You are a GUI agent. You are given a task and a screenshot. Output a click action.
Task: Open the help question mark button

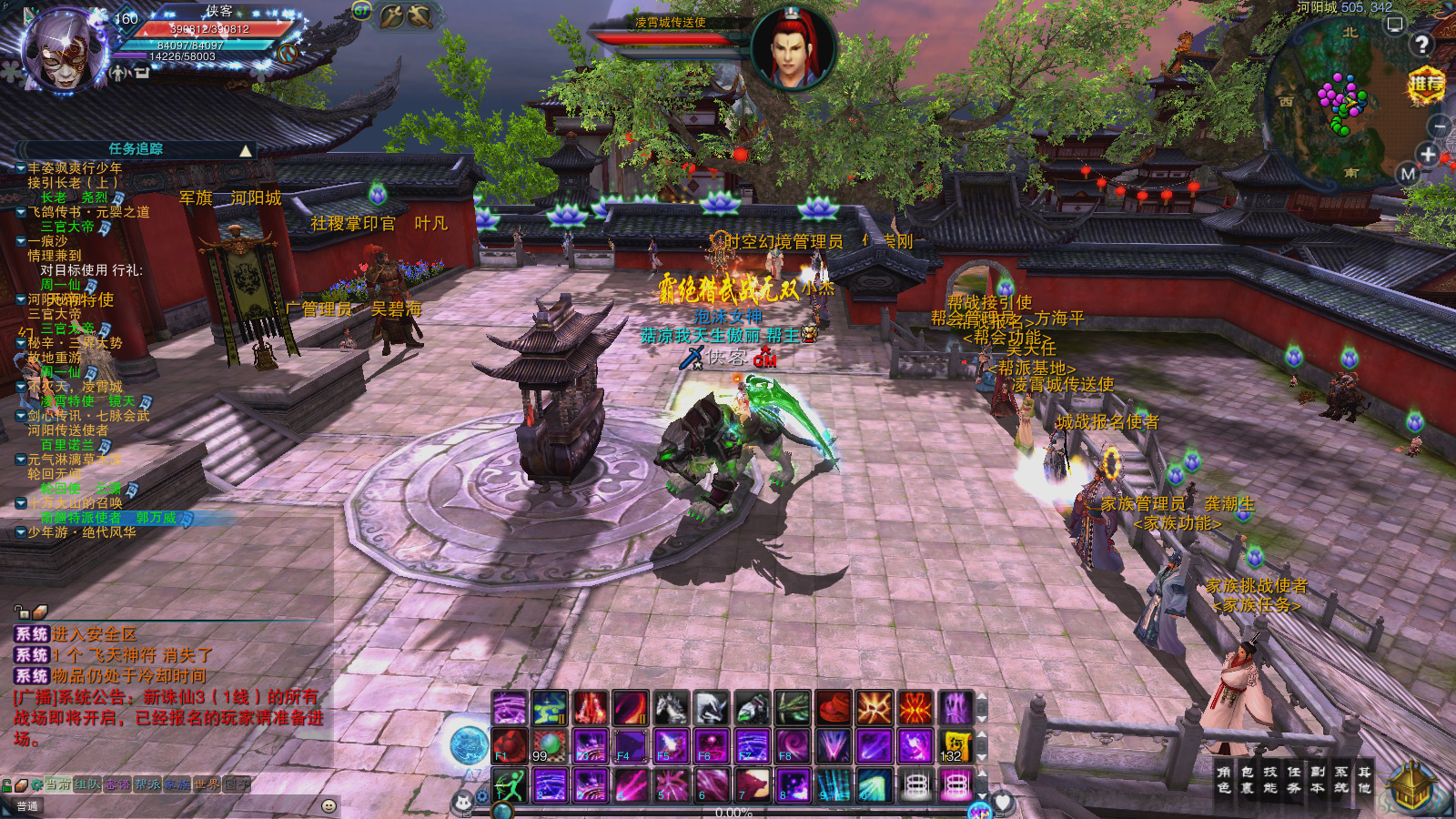pos(1421,44)
